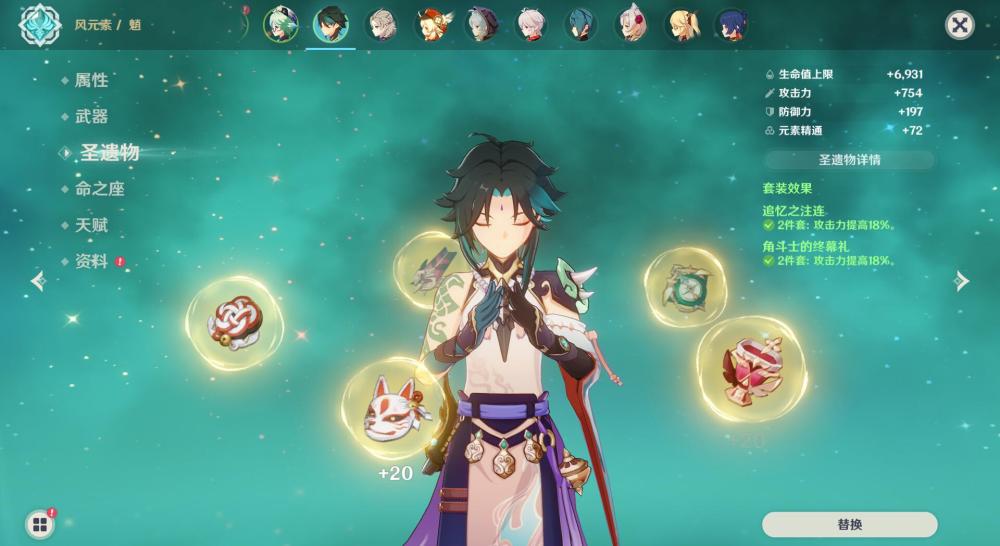Open the 命之座 constellation section
Viewport: 1000px width, 546px height.
[99, 189]
